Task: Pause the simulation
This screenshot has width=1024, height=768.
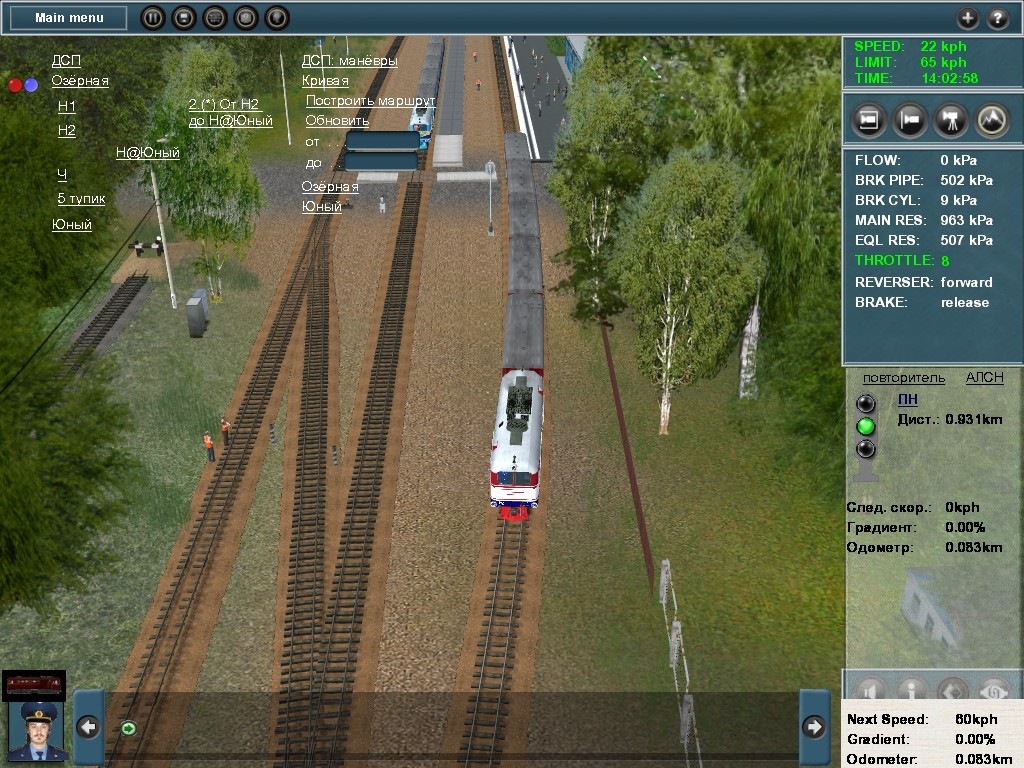Action: 152,17
